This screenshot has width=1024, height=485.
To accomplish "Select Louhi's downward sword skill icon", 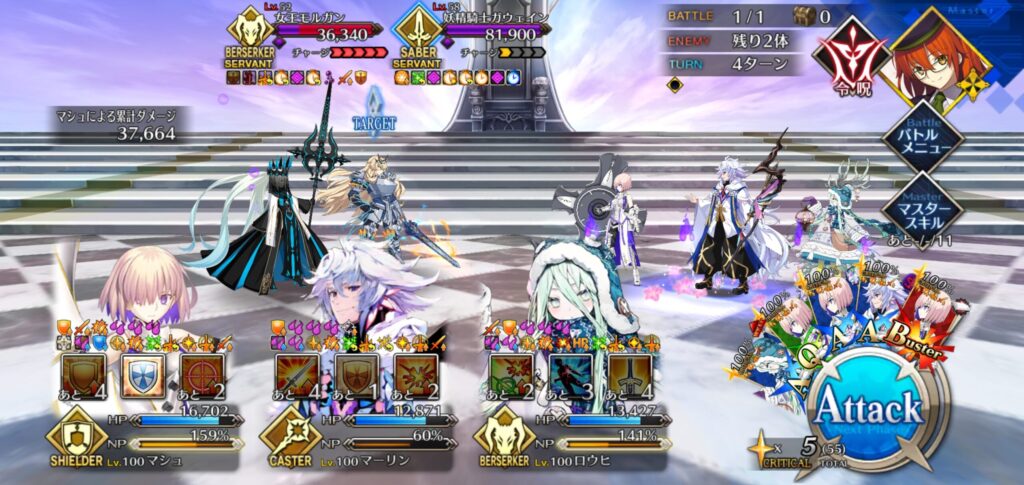I will click(x=629, y=377).
